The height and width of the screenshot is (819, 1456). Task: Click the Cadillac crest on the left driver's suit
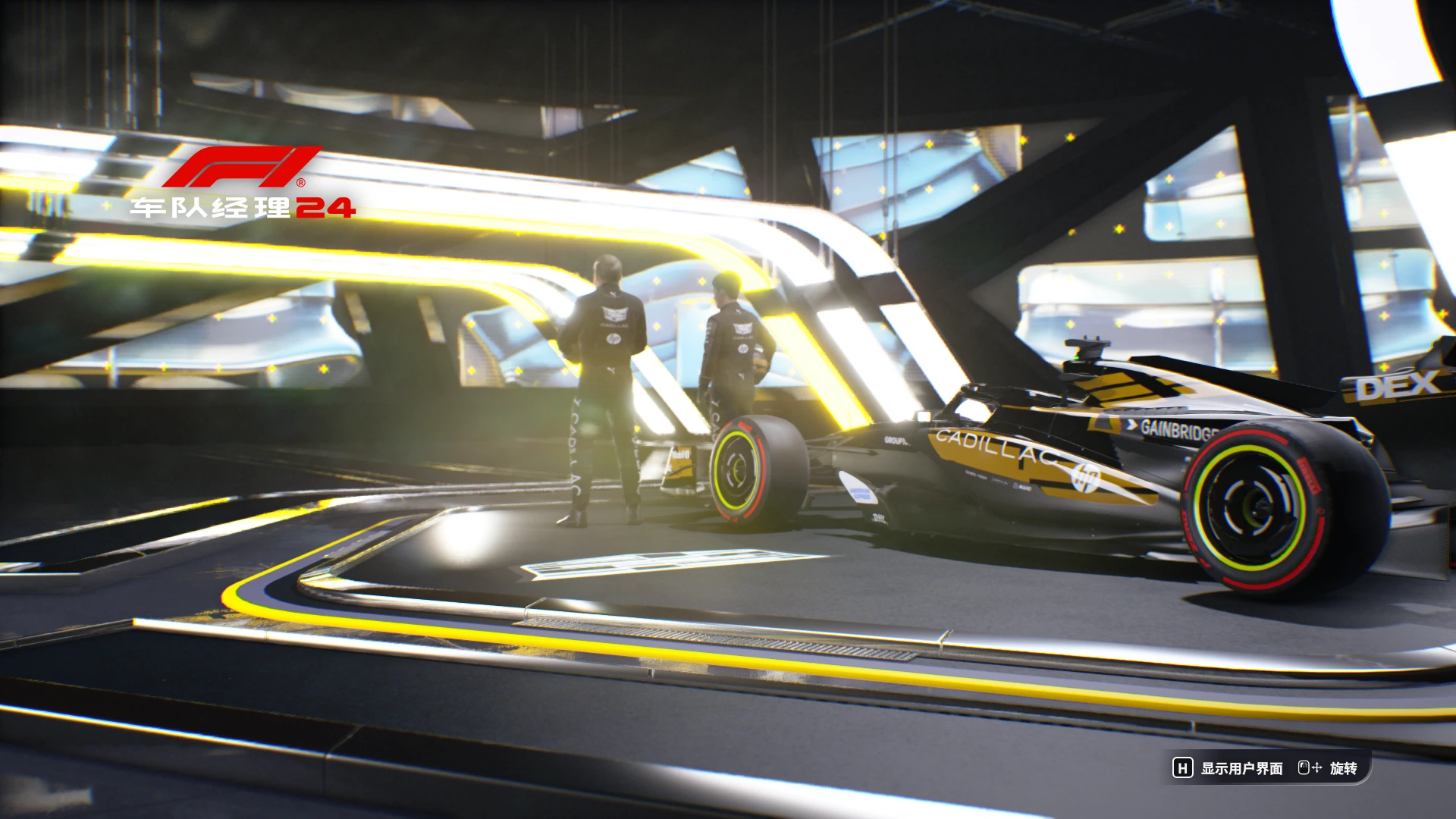[x=614, y=312]
